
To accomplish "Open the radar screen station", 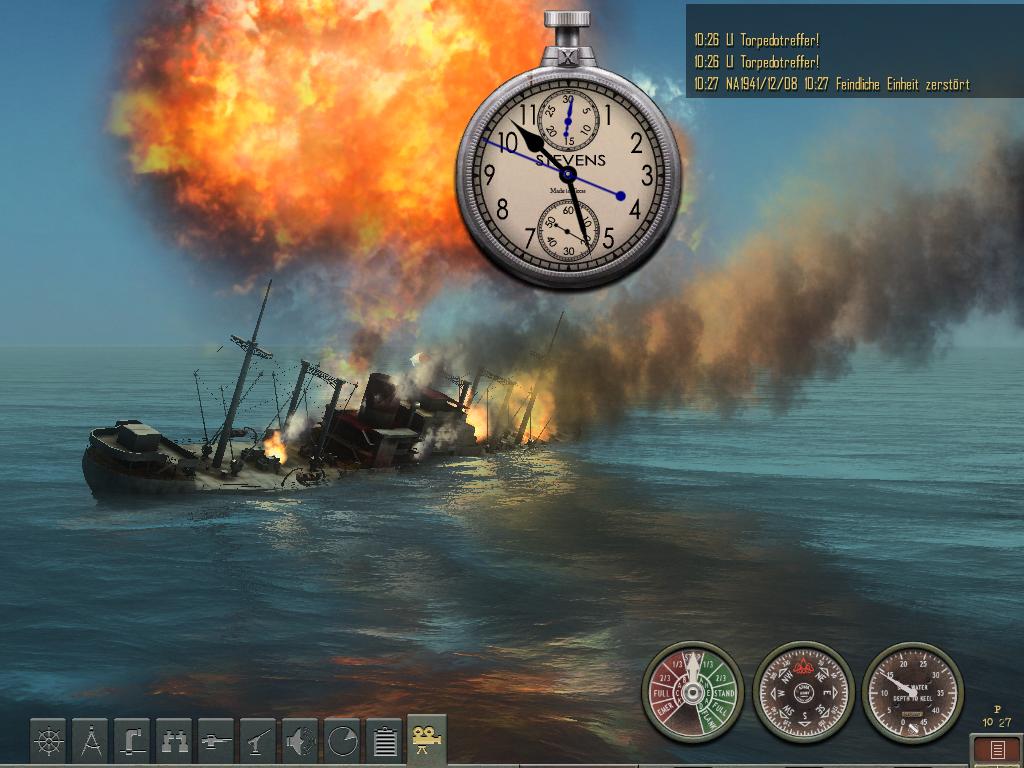I will [x=342, y=741].
